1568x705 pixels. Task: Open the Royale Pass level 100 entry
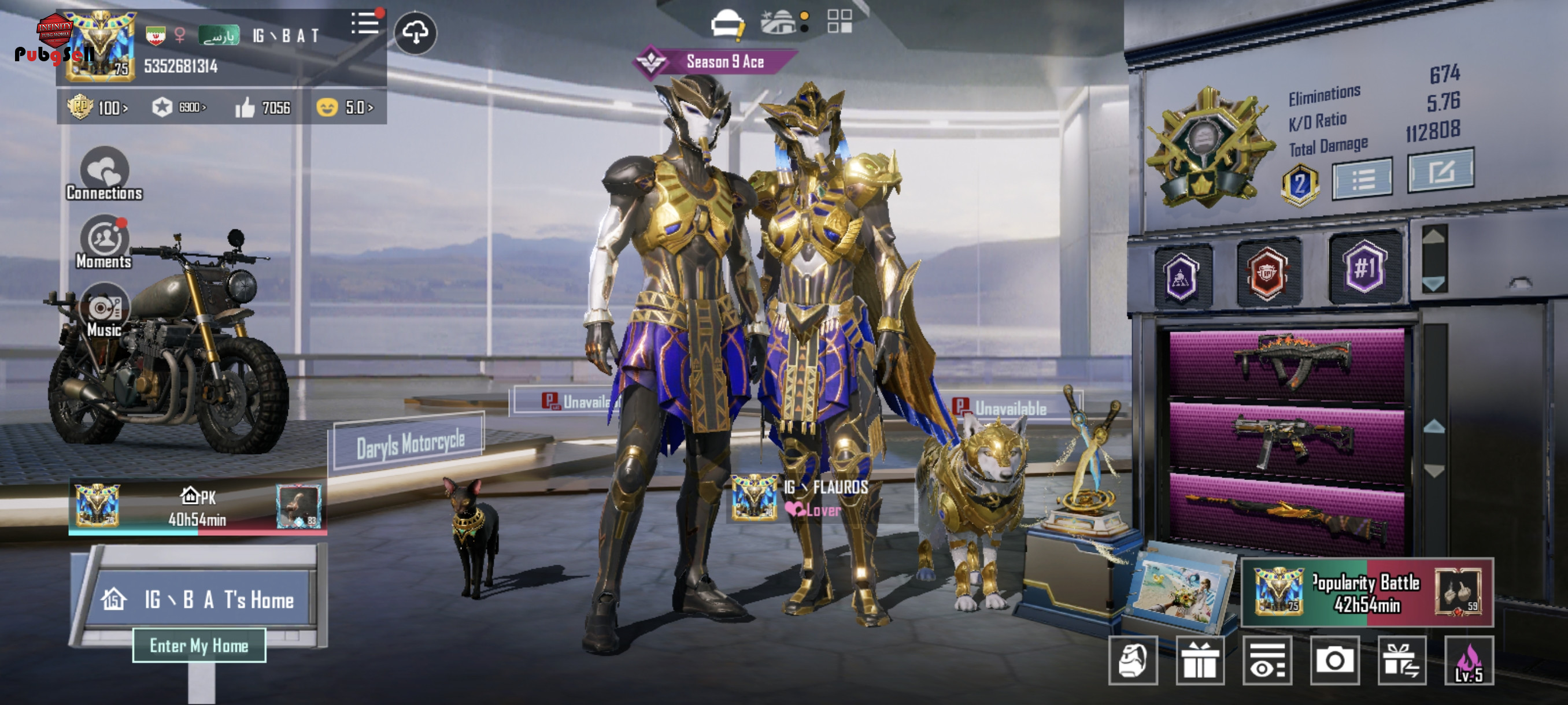[97, 107]
